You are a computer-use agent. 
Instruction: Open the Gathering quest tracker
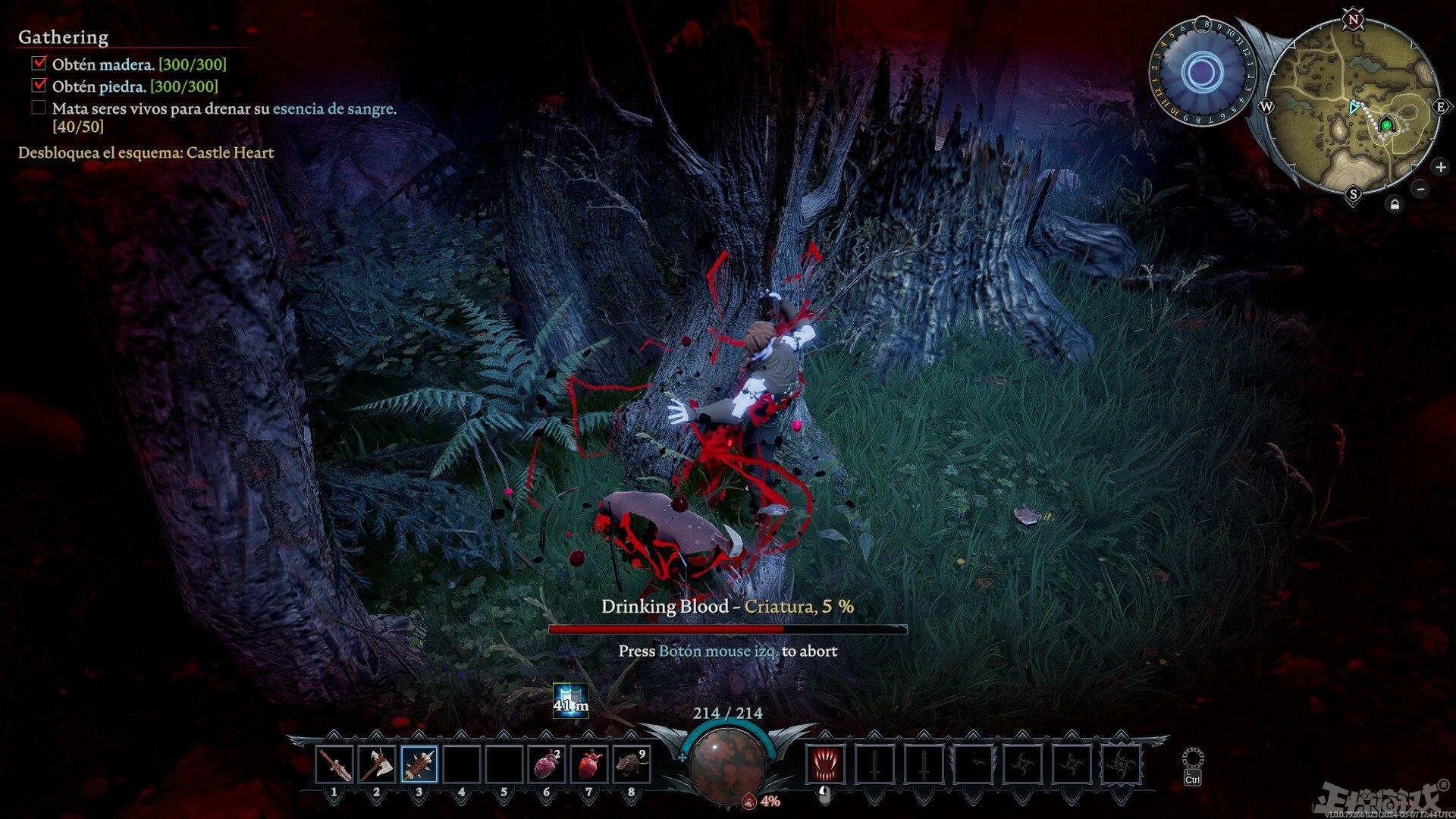pos(63,37)
